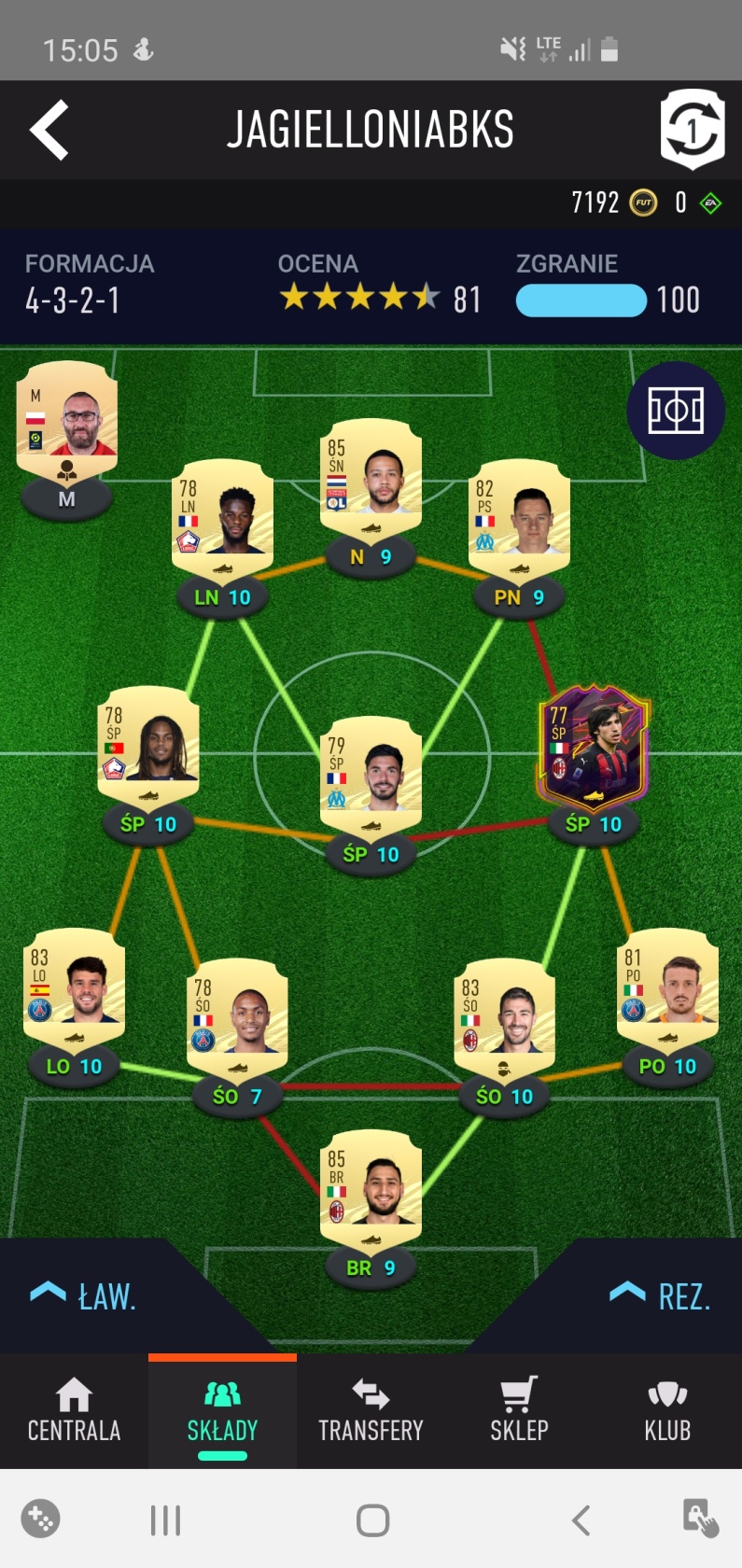The width and height of the screenshot is (742, 1568).
Task: Go back with the white arrow
Action: point(49,130)
